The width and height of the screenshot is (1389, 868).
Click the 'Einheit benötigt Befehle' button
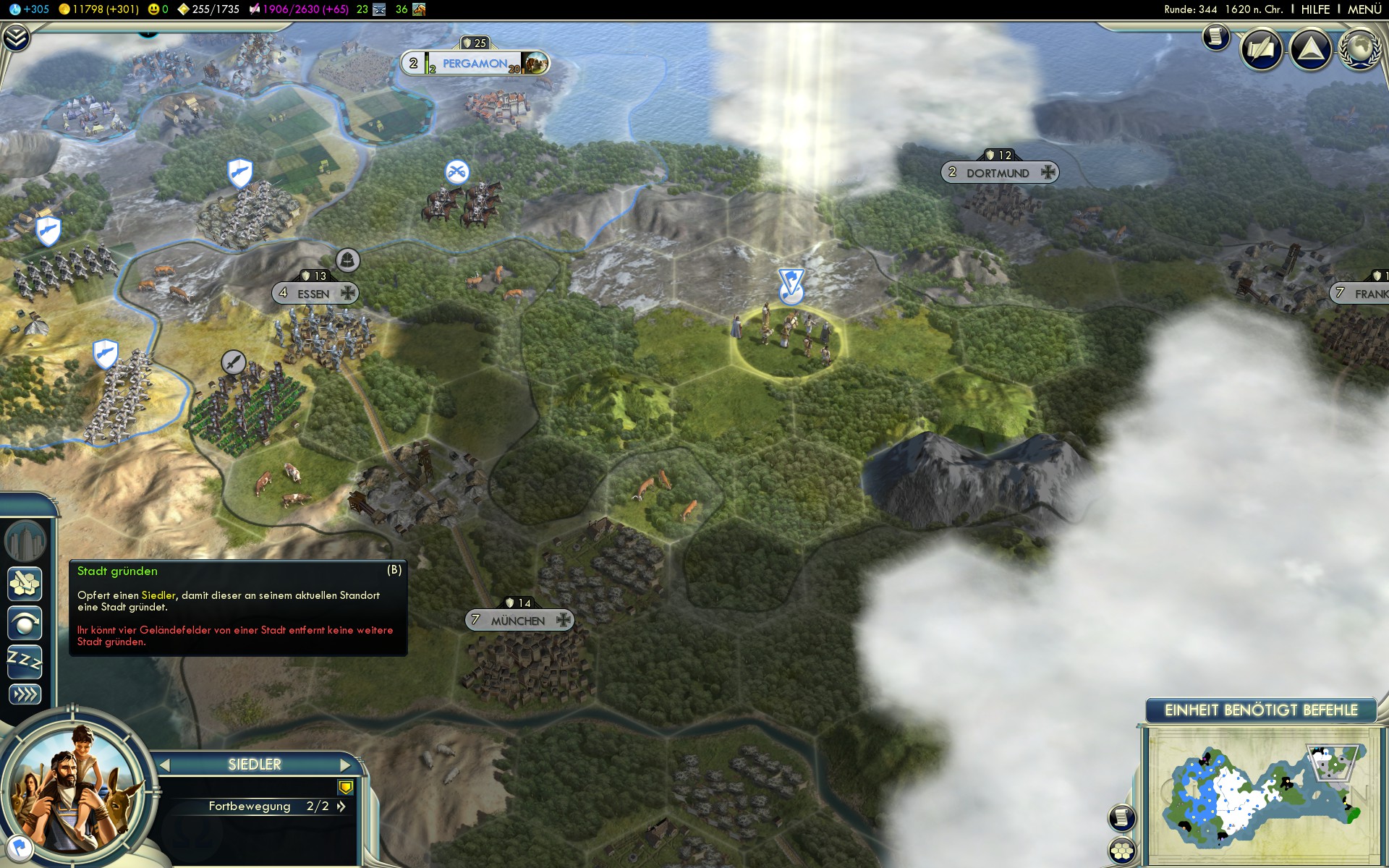[x=1261, y=710]
